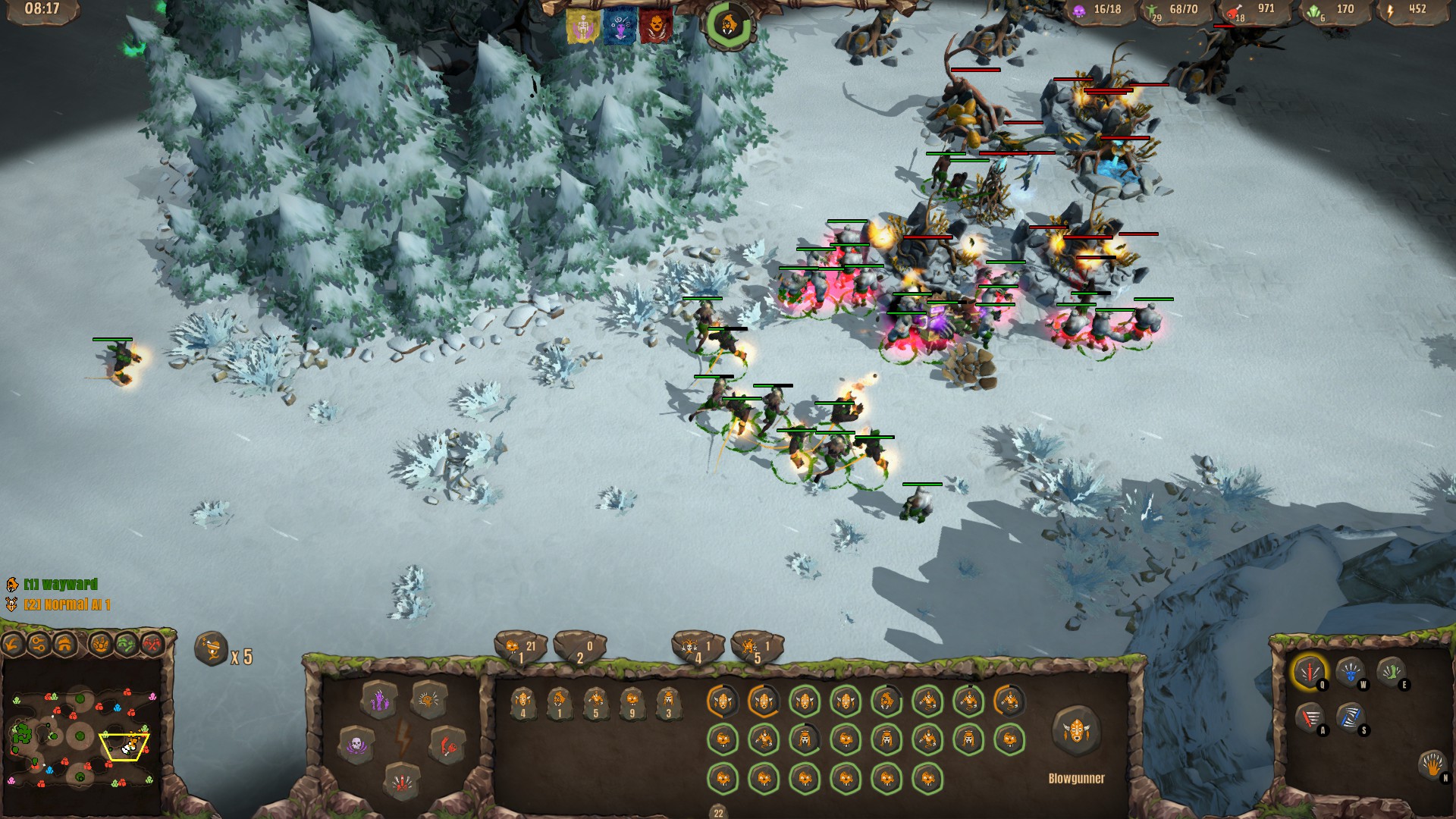Screen dimensions: 1456x819
Task: Toggle the orange paw print minimap button
Action: coord(100,645)
